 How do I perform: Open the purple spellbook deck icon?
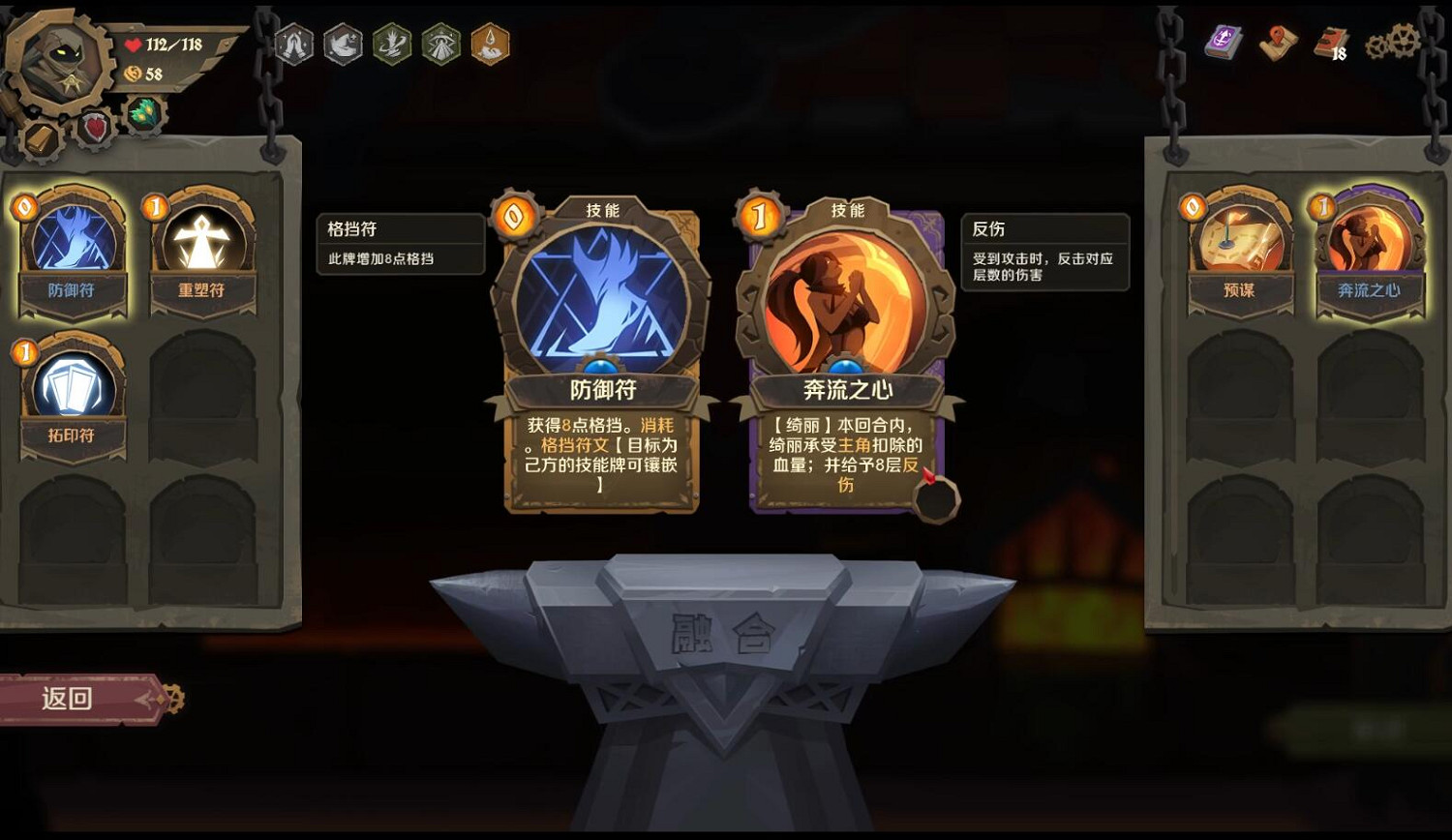1222,44
